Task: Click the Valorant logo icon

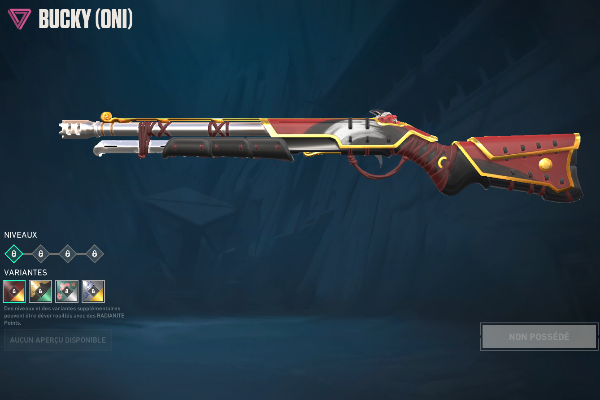Action: (19, 19)
